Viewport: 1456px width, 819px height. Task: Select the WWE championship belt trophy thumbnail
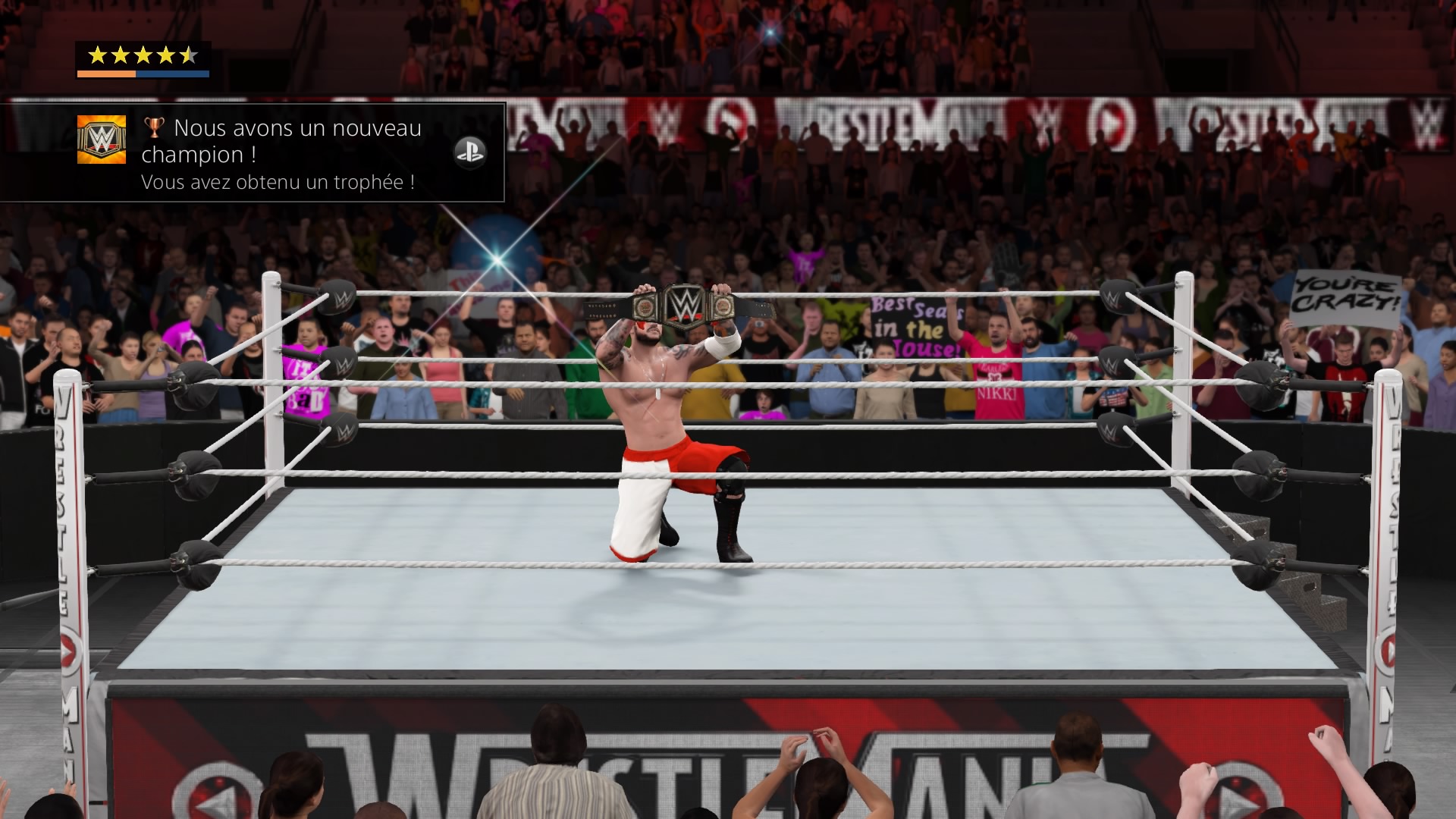click(x=101, y=140)
